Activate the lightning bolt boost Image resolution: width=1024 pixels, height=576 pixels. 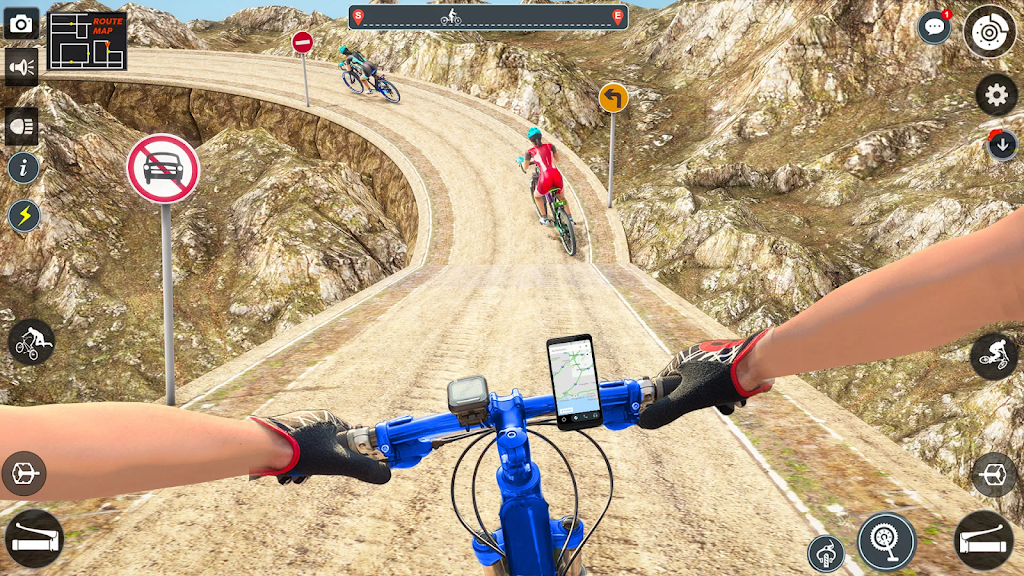click(x=24, y=215)
